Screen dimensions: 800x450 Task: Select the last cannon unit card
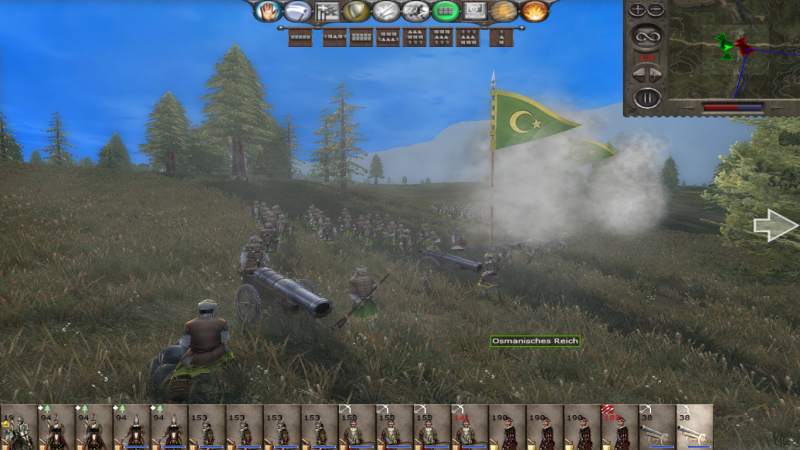694,427
